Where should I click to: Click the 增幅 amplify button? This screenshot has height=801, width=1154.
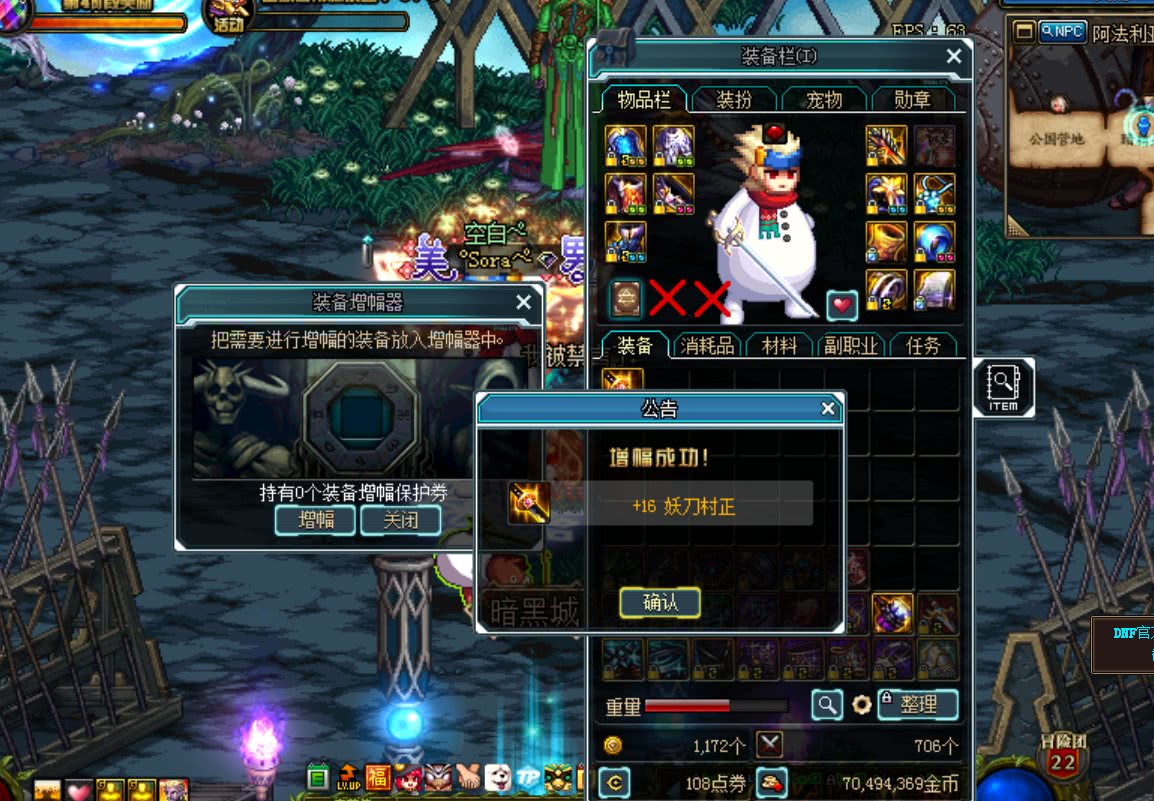(314, 520)
